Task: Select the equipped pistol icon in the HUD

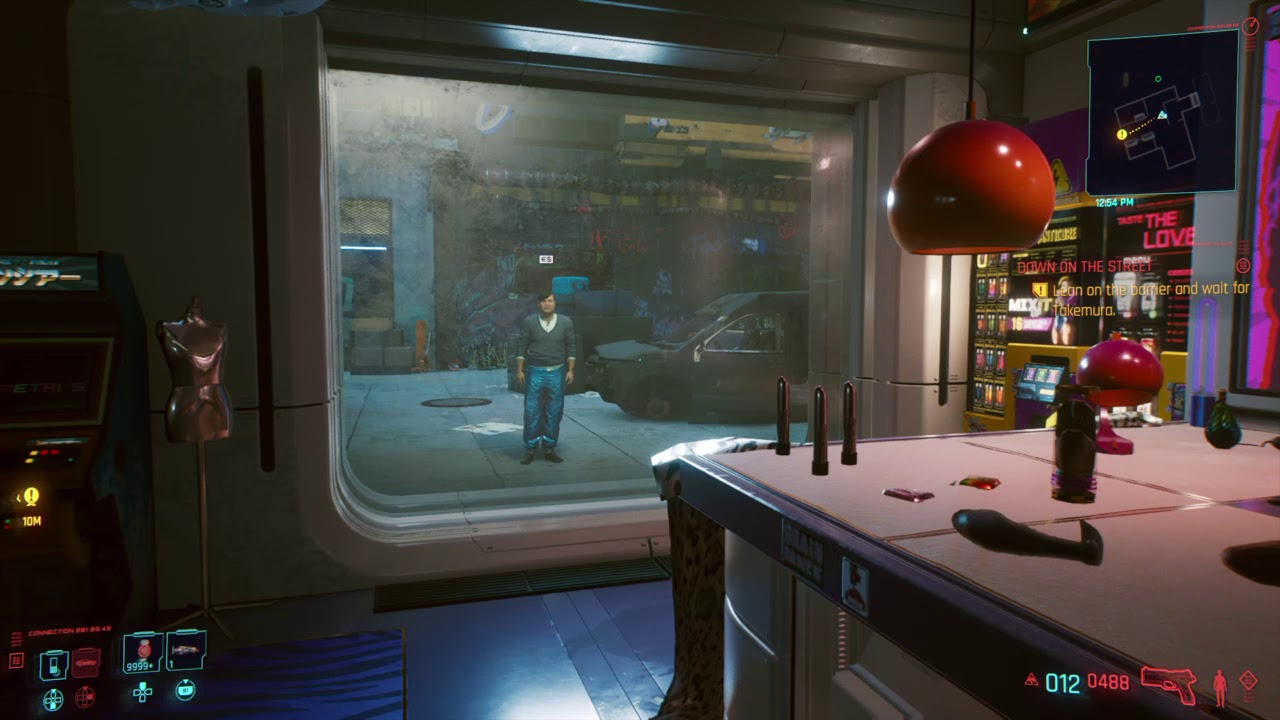Action: [1168, 682]
